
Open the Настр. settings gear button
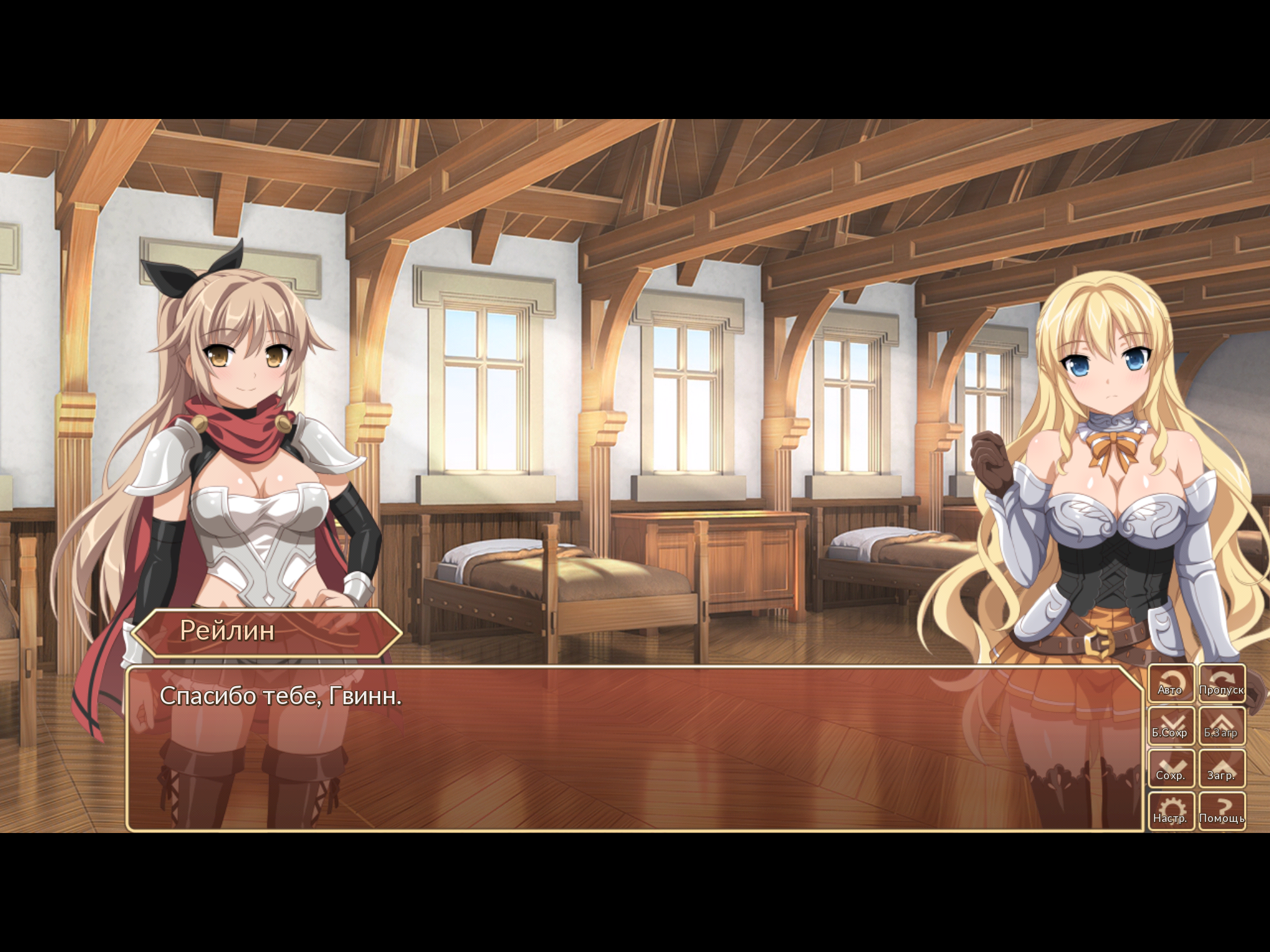pyautogui.click(x=1171, y=811)
